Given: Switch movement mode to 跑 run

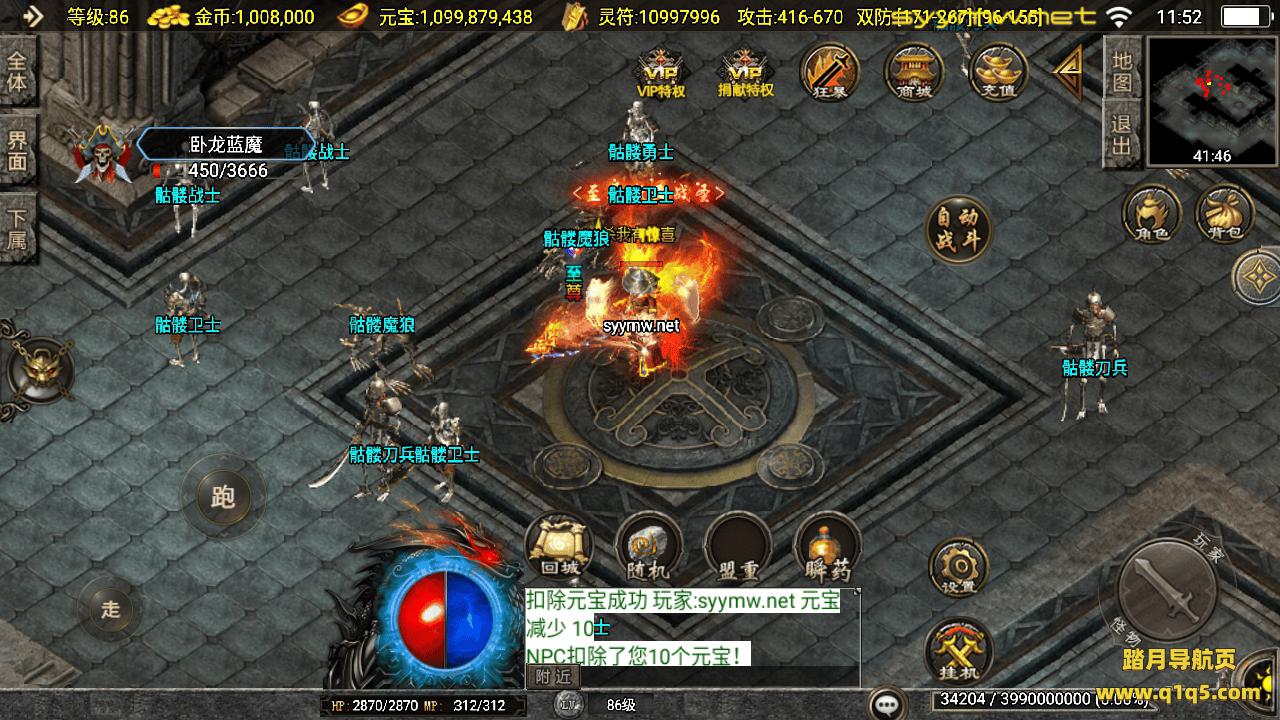Looking at the screenshot, I should (x=222, y=496).
